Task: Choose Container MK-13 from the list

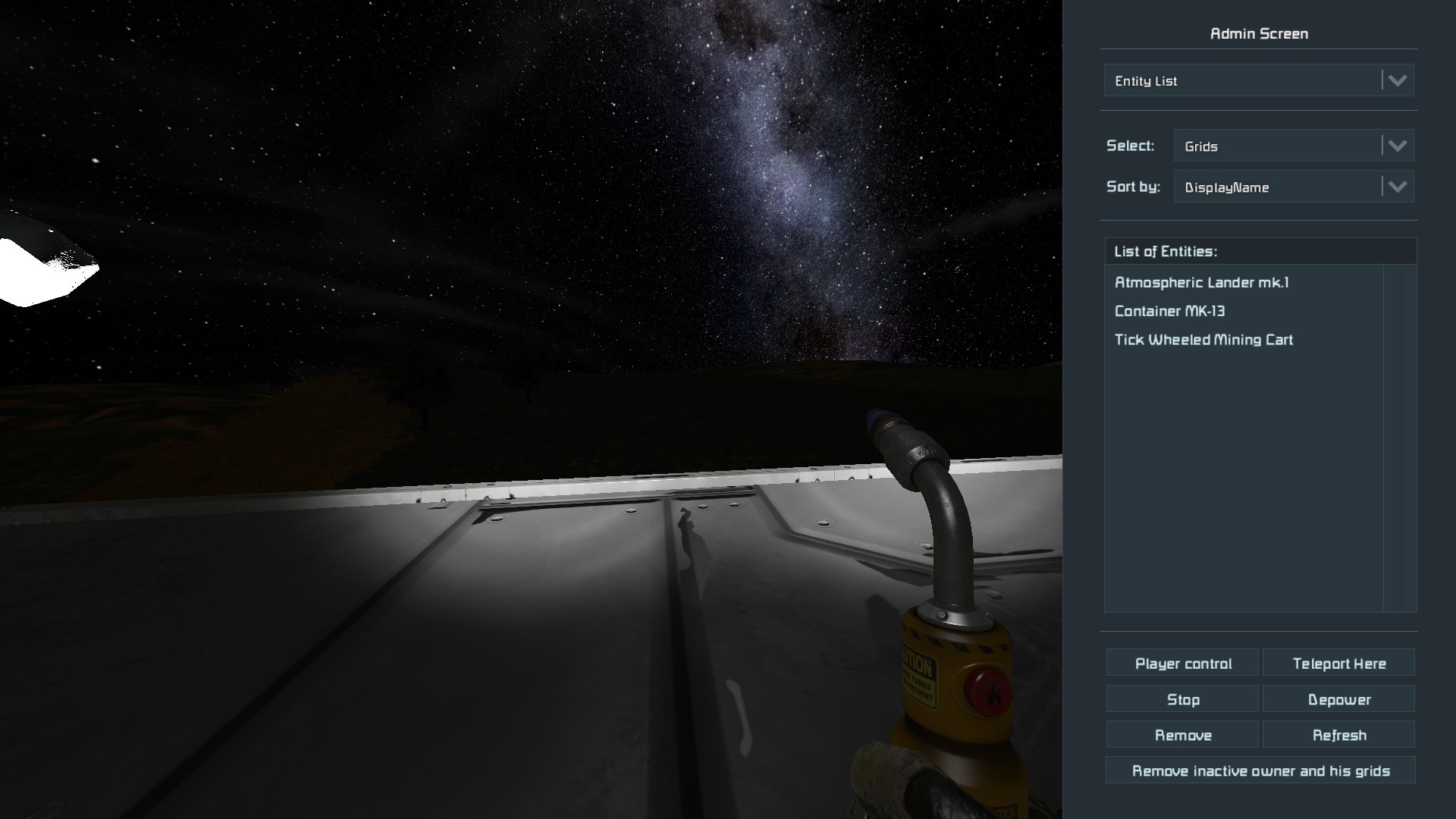Action: coord(1169,312)
